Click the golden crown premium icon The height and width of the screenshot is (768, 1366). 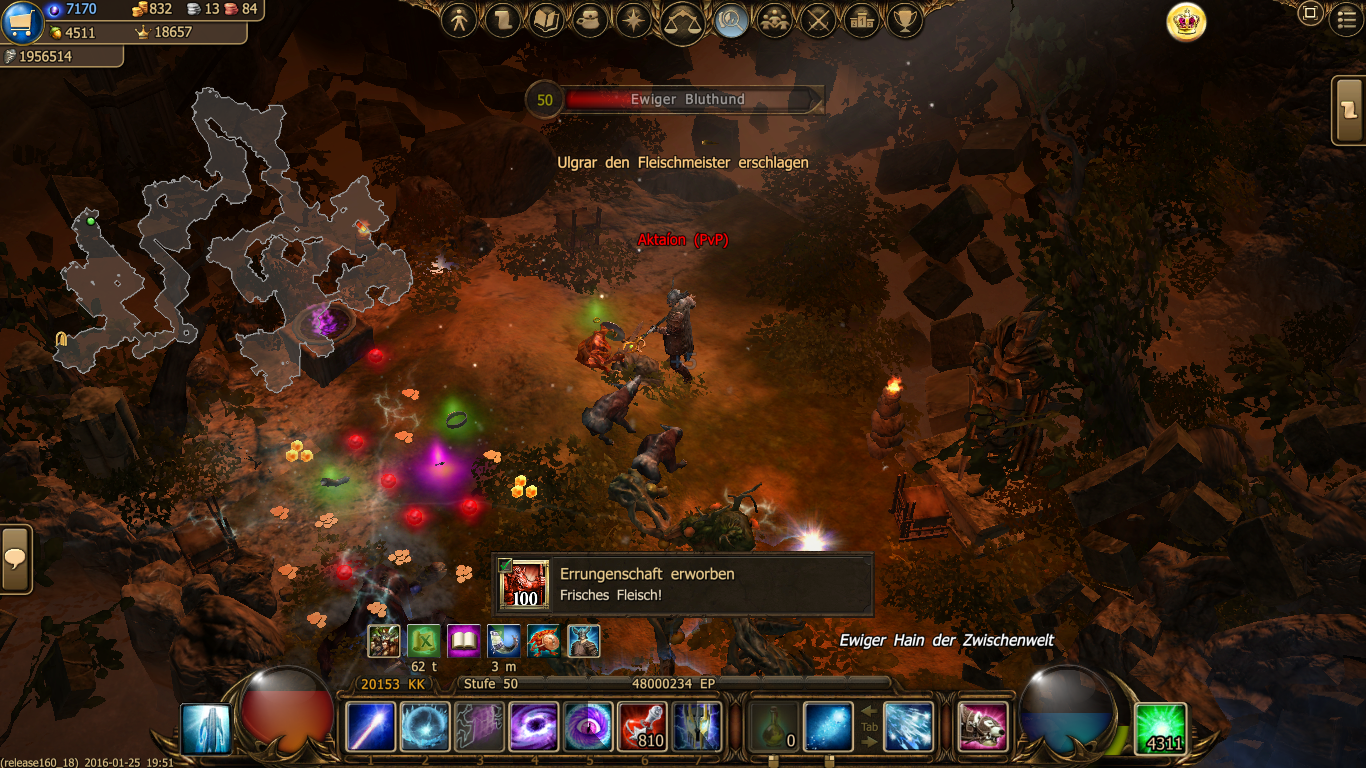1186,22
